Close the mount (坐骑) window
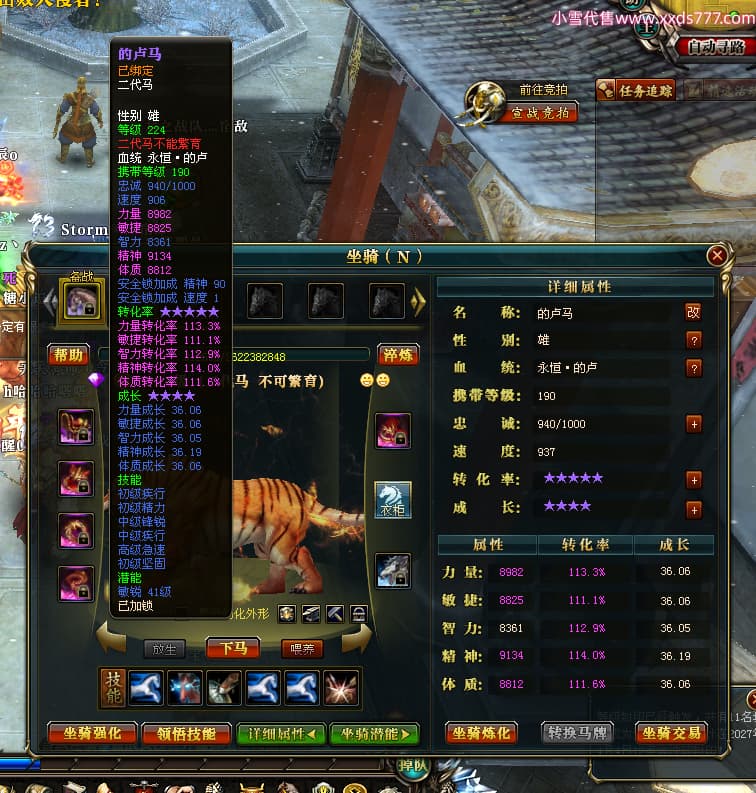Screen dimensions: 756x793 (x=717, y=256)
